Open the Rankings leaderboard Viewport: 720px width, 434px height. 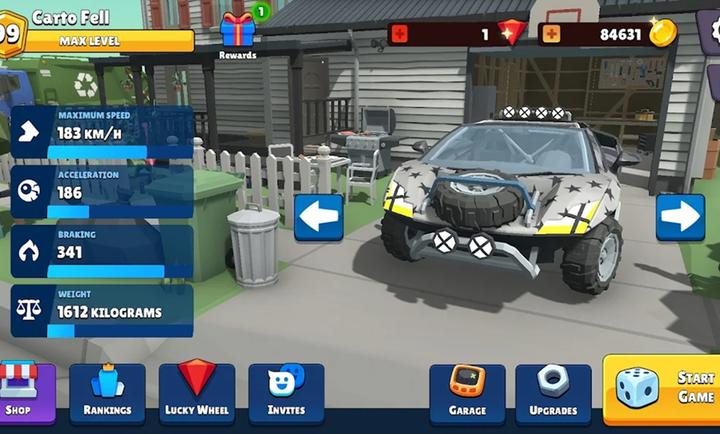point(107,392)
